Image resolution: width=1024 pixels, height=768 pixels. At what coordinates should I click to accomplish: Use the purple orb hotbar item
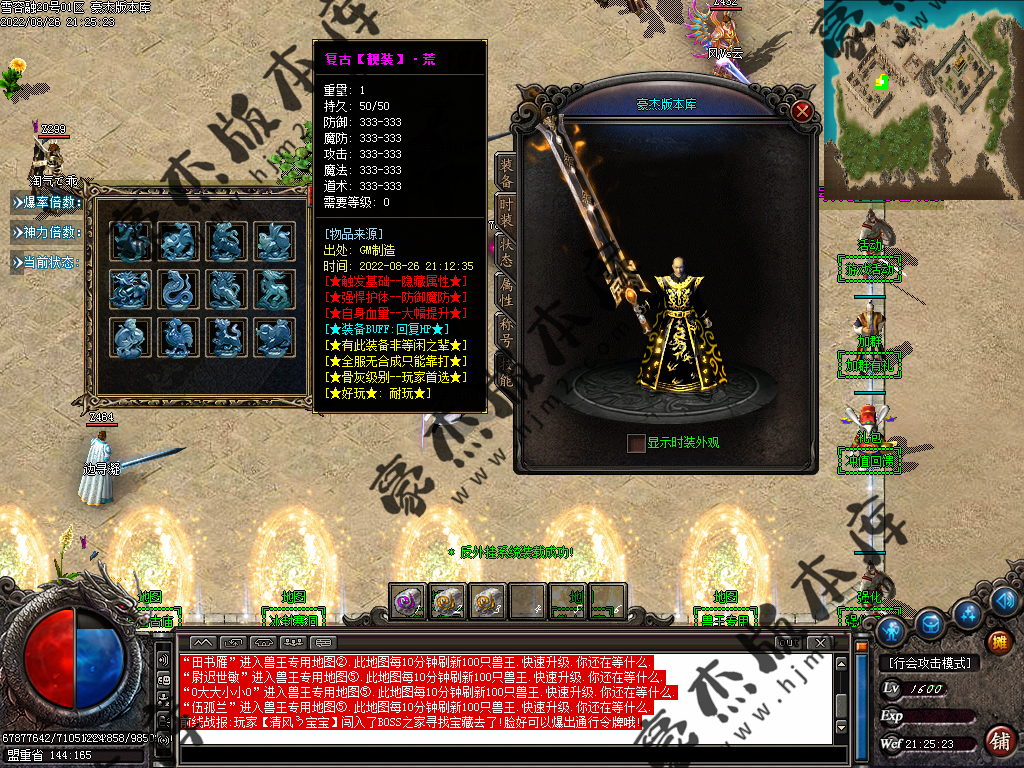point(406,601)
